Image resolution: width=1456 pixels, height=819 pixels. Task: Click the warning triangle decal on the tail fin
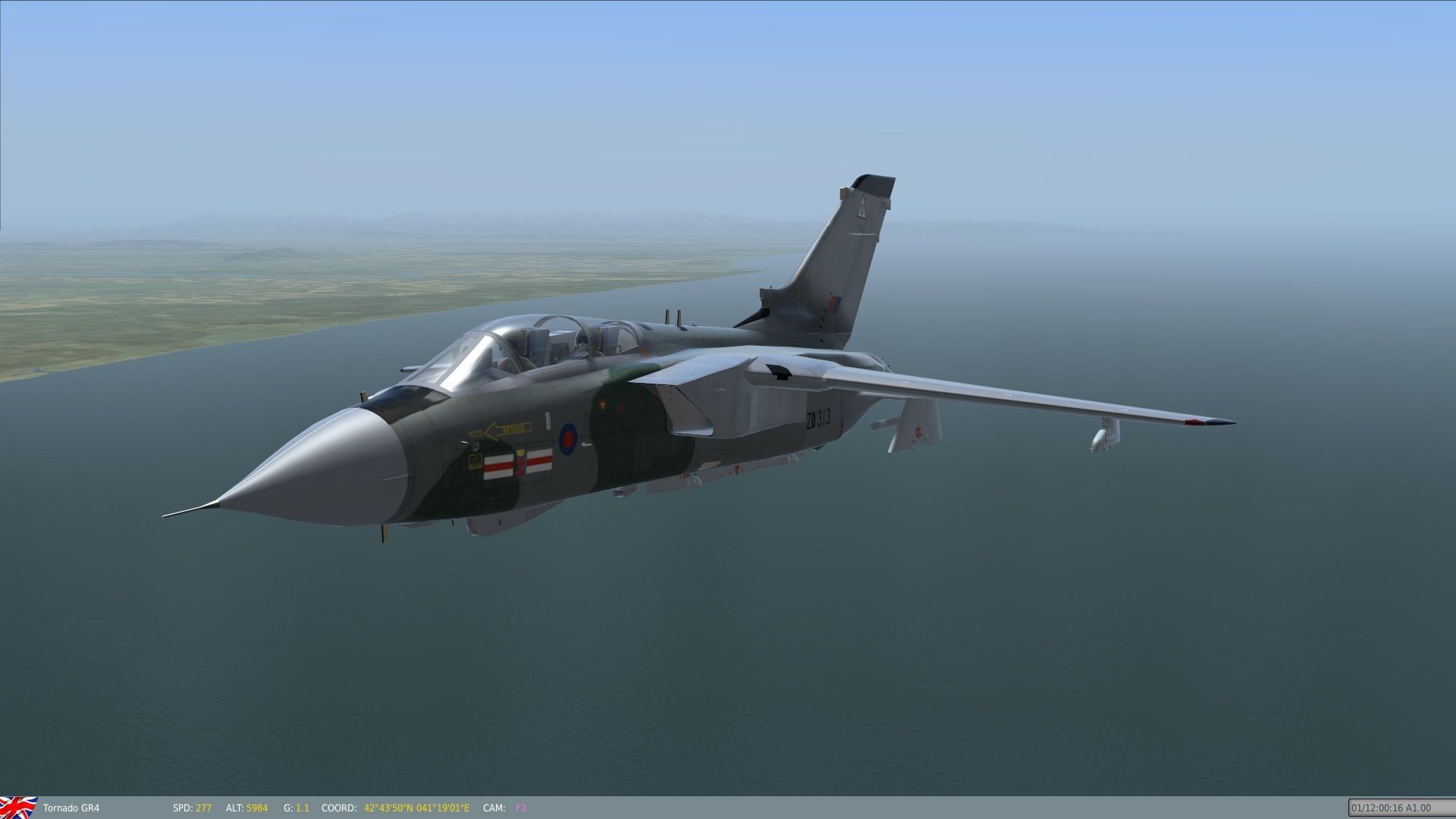pyautogui.click(x=862, y=207)
